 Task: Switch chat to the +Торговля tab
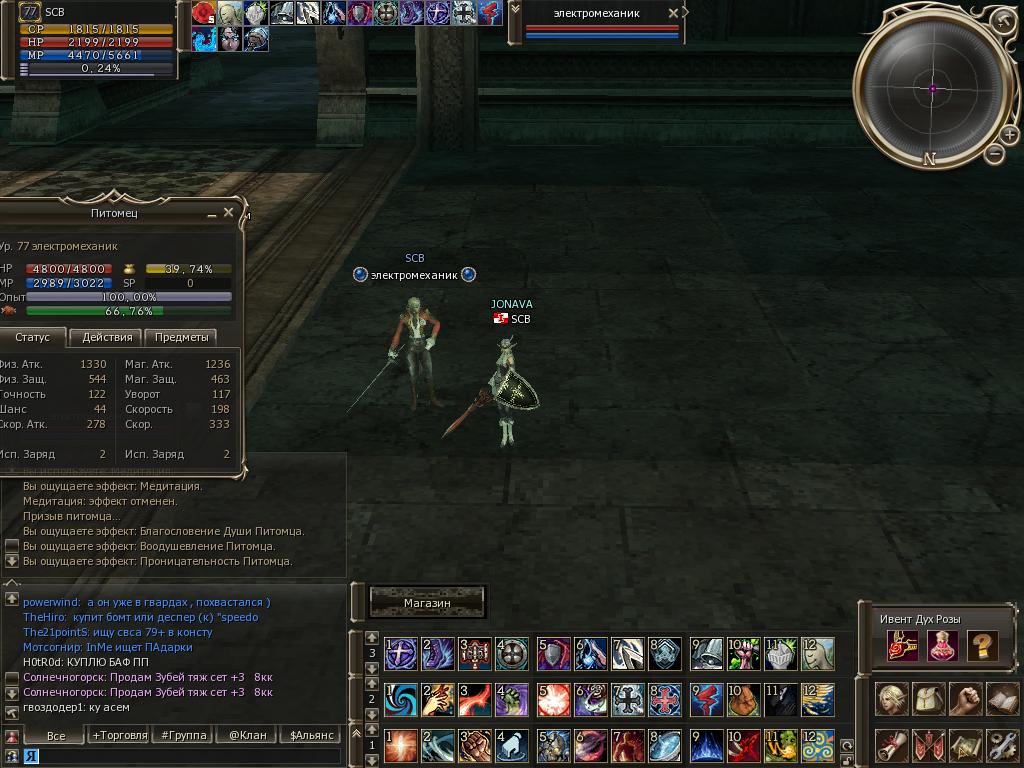click(x=119, y=735)
